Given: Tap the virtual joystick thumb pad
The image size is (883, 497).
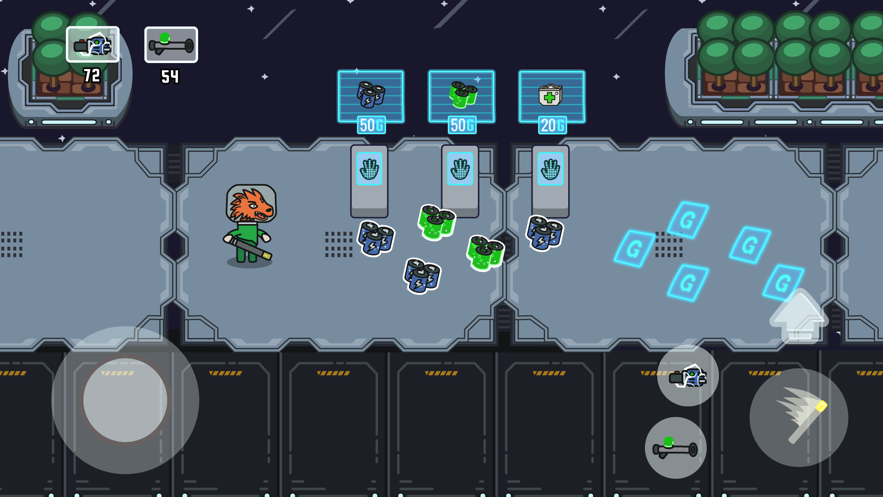Looking at the screenshot, I should point(125,400).
